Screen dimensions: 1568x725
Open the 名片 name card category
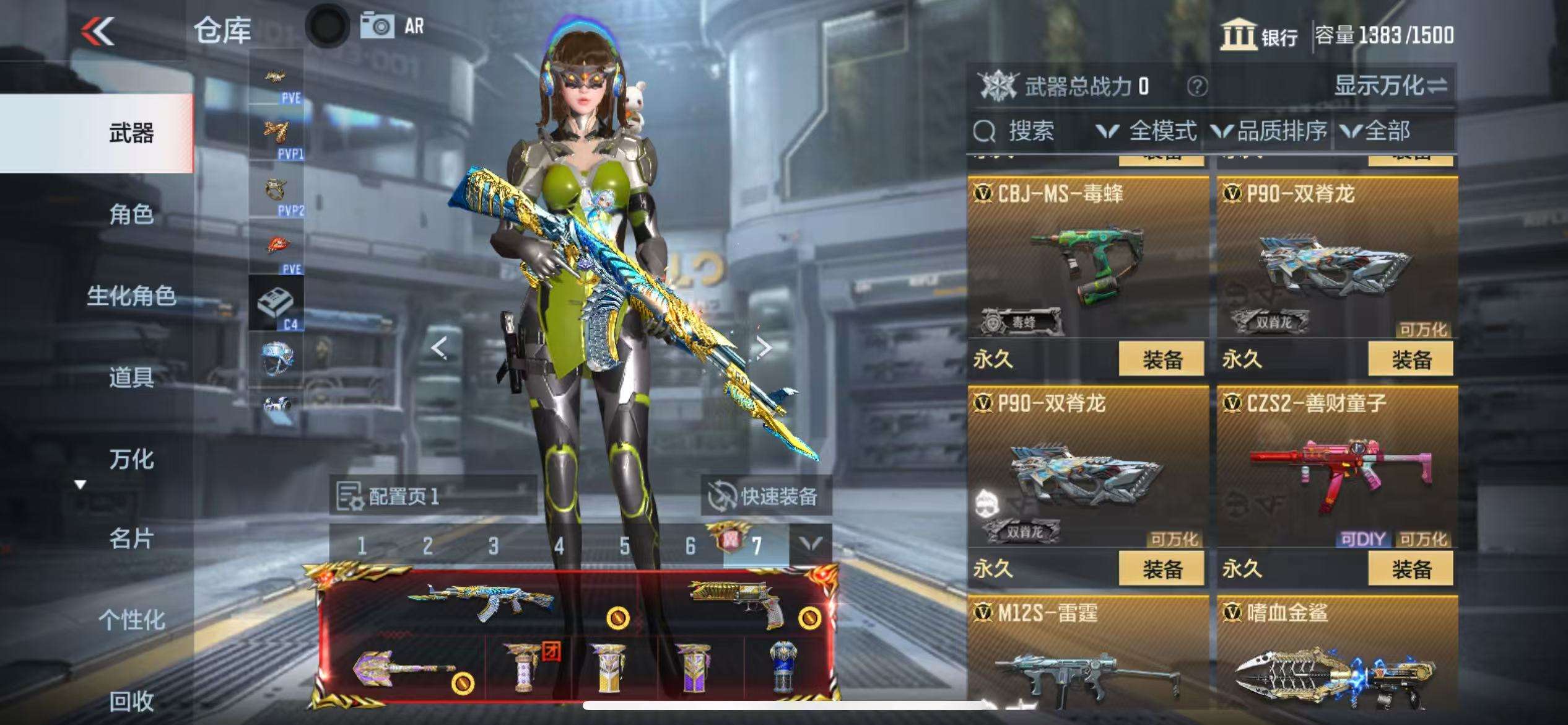pyautogui.click(x=131, y=539)
